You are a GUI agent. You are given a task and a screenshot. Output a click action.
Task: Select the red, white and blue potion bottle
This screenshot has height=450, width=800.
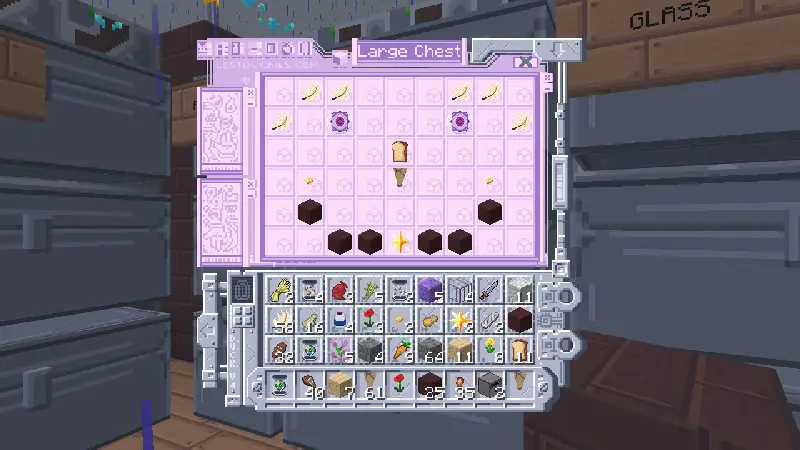tap(340, 320)
